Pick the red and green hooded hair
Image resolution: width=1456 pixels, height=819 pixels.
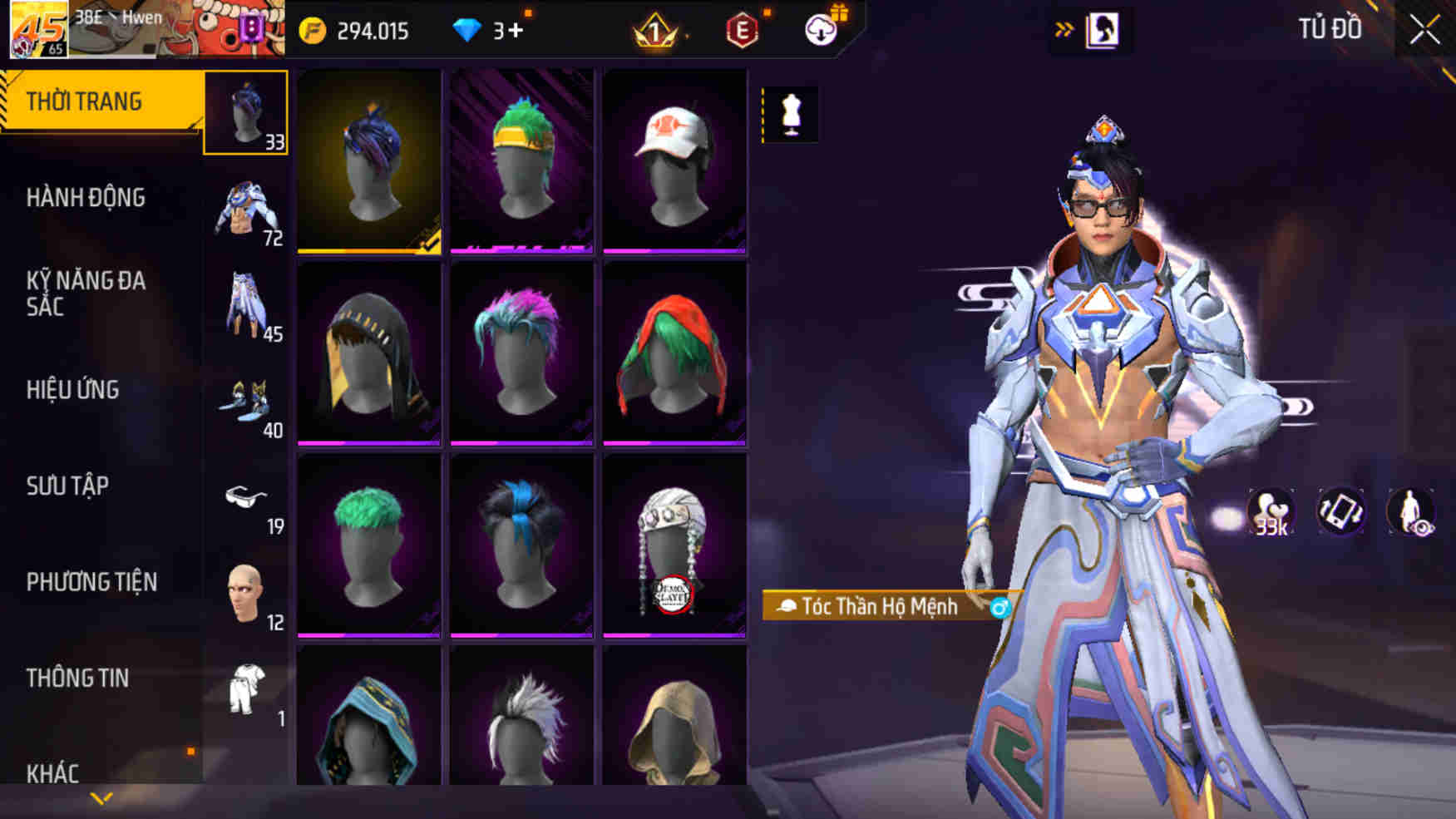(x=674, y=353)
